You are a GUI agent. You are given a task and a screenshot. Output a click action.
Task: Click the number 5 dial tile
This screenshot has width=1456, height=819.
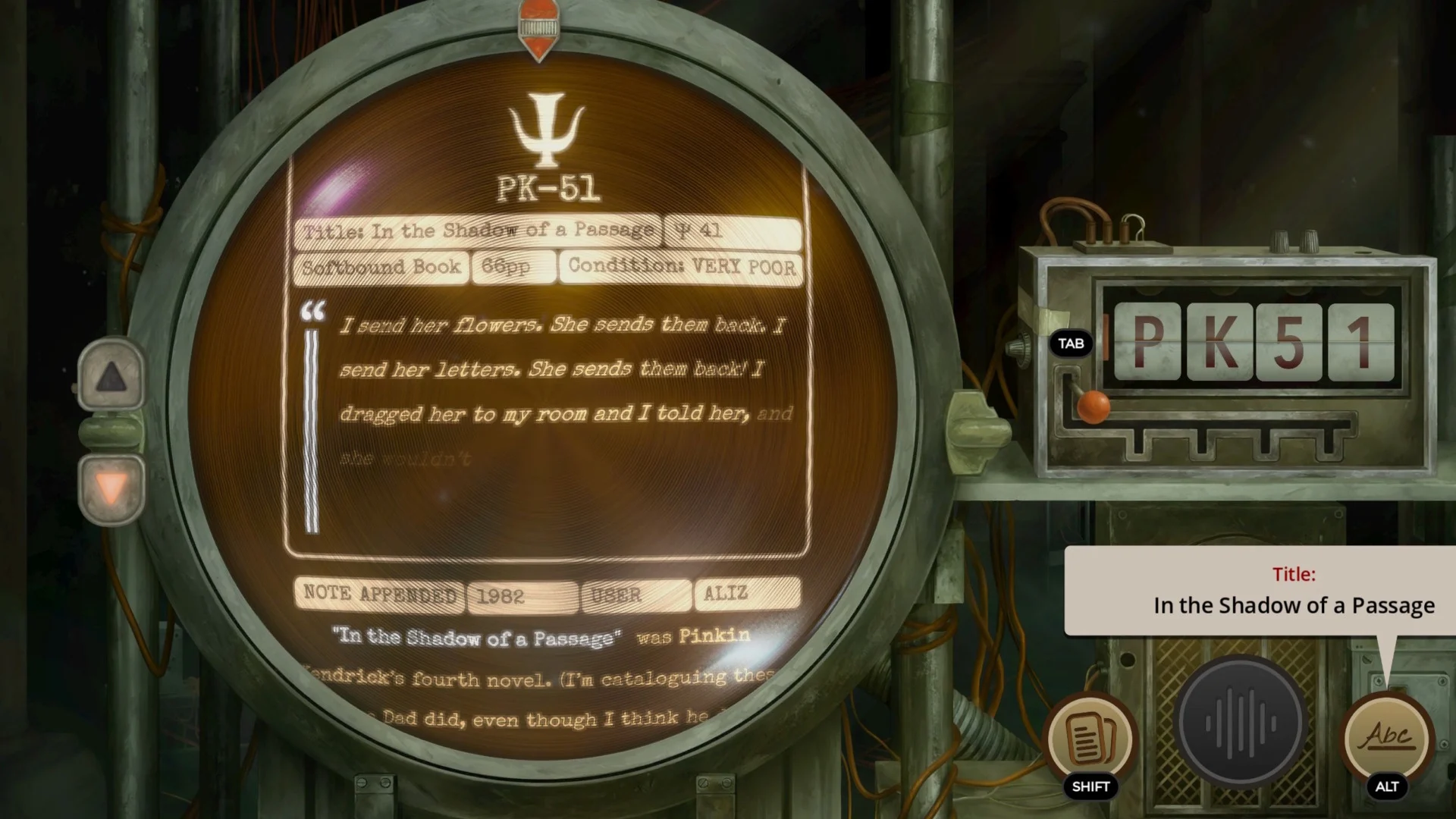coord(1288,341)
